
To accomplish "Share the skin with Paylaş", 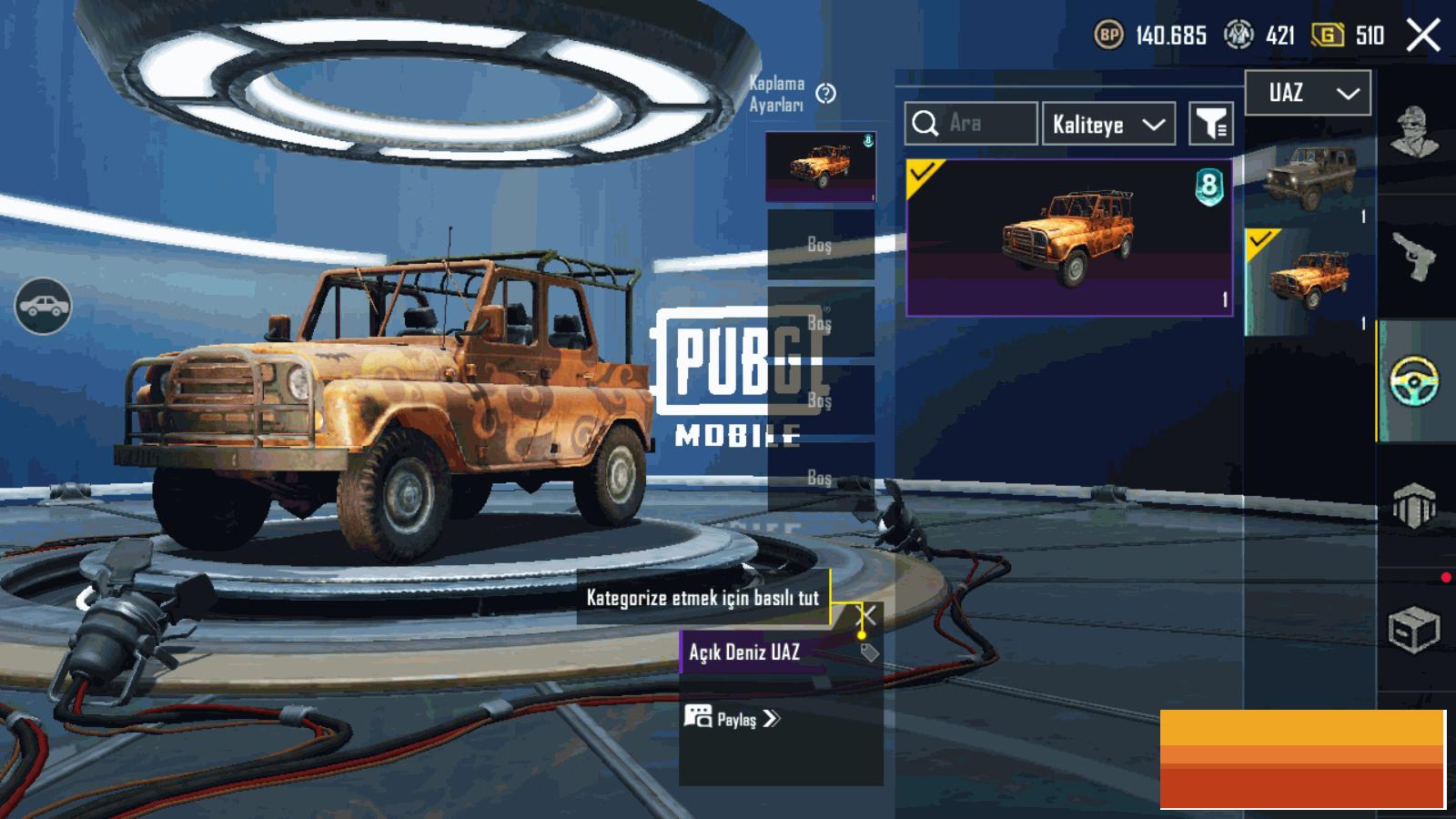I will pos(733,719).
